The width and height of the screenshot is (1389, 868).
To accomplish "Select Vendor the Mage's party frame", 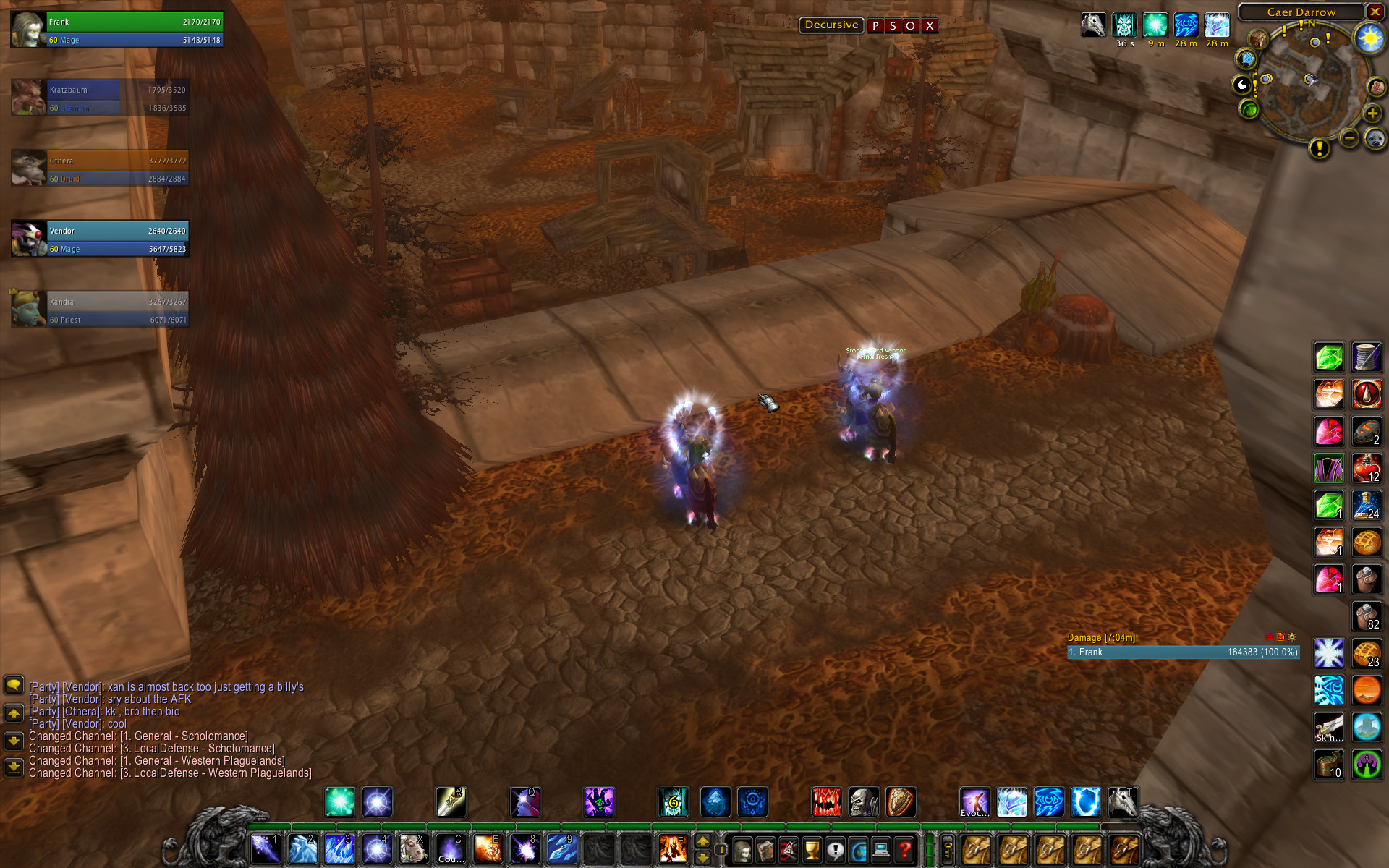I will (101, 239).
